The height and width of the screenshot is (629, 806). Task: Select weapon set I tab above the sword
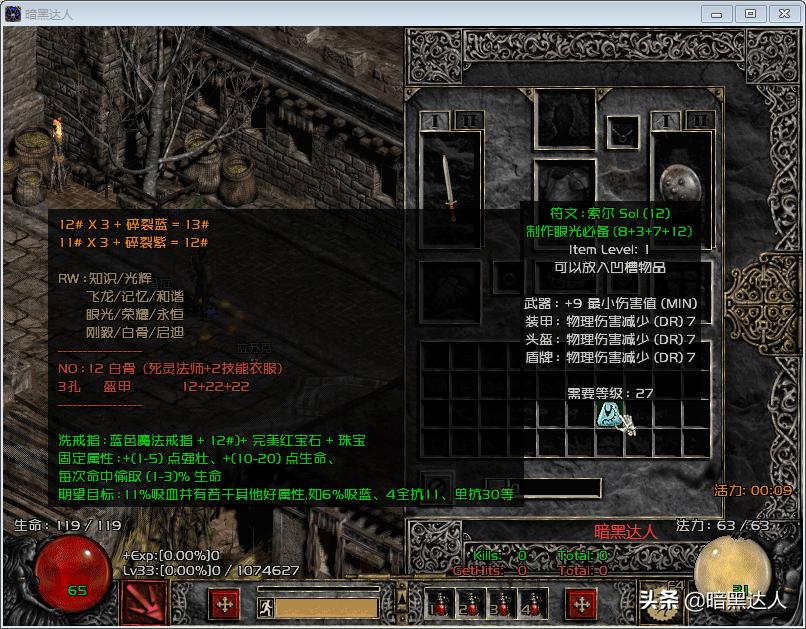(x=435, y=120)
